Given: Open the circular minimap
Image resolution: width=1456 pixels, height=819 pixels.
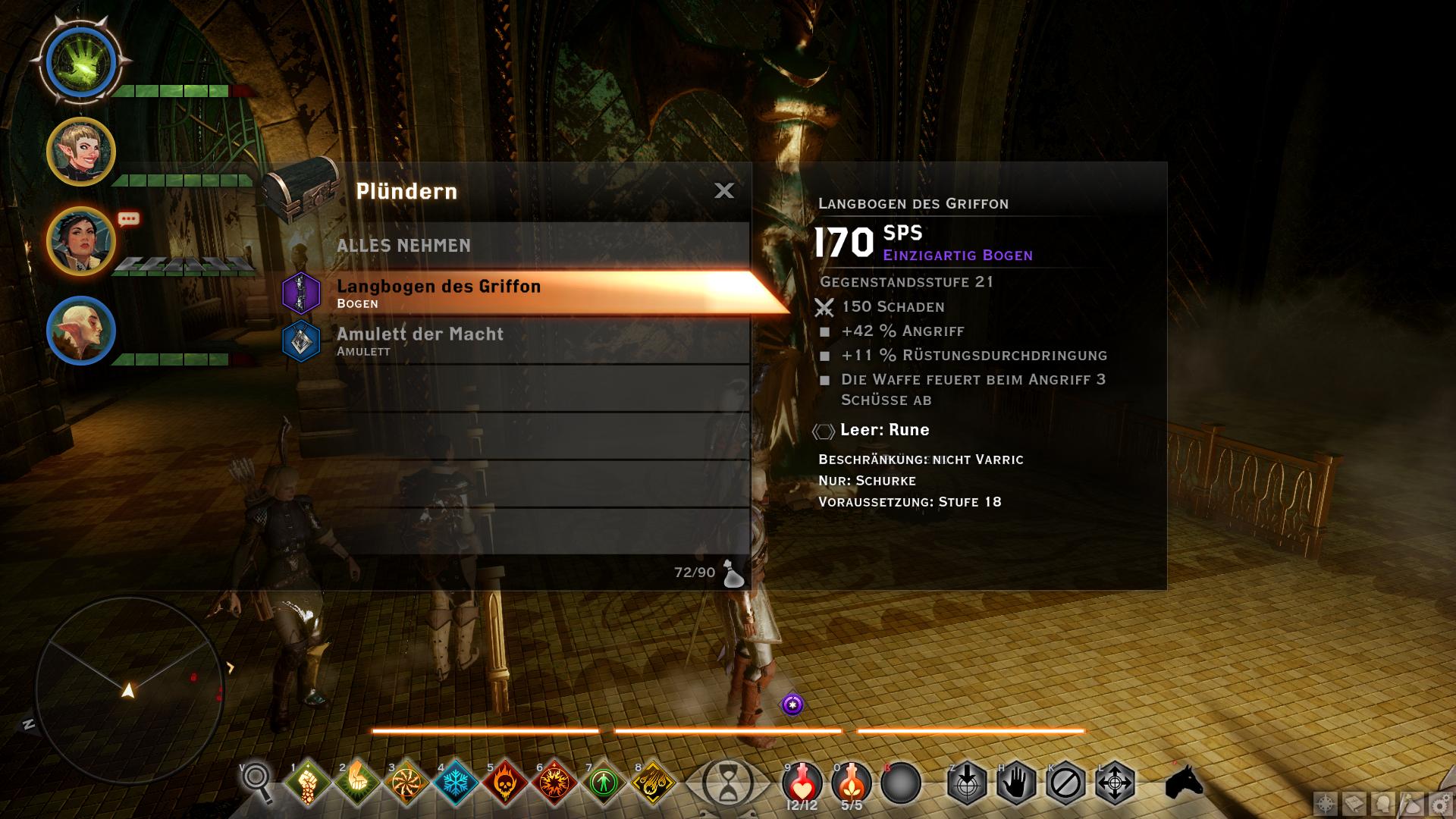Looking at the screenshot, I should click(x=127, y=689).
